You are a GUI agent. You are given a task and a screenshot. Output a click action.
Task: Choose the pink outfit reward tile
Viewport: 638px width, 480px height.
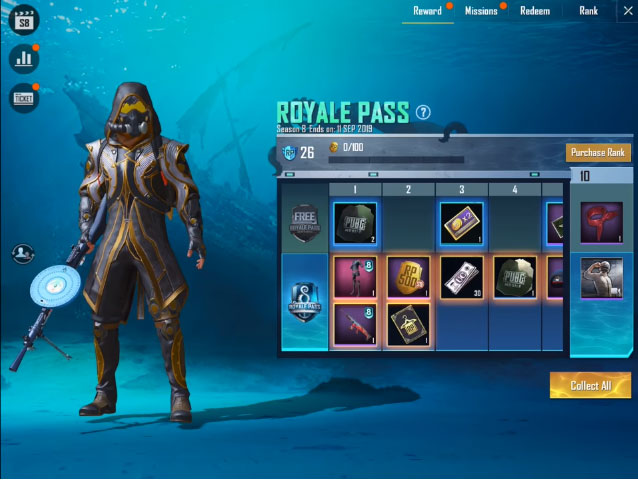[354, 277]
